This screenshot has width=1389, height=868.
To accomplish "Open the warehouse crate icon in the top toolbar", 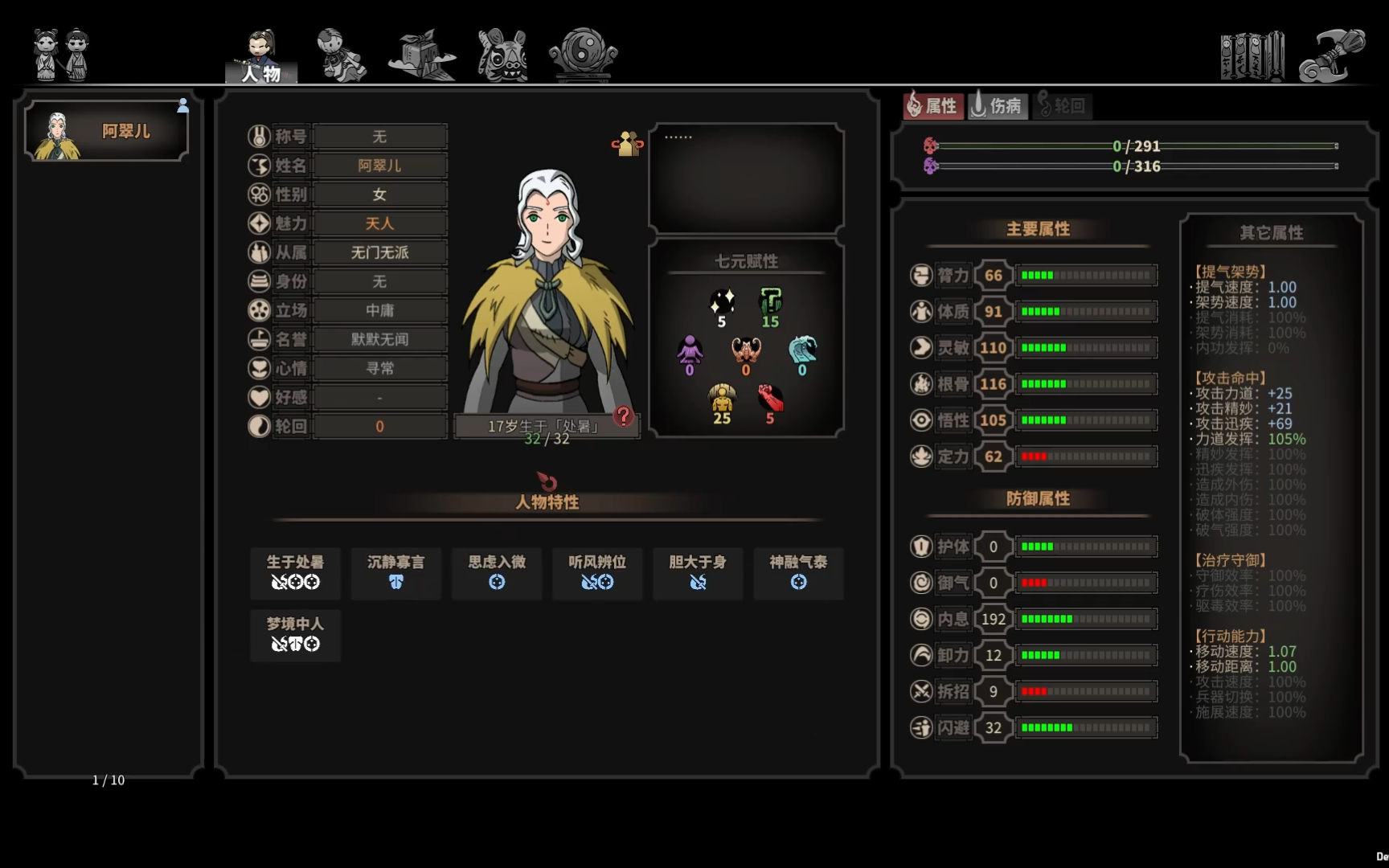I will 420,54.
